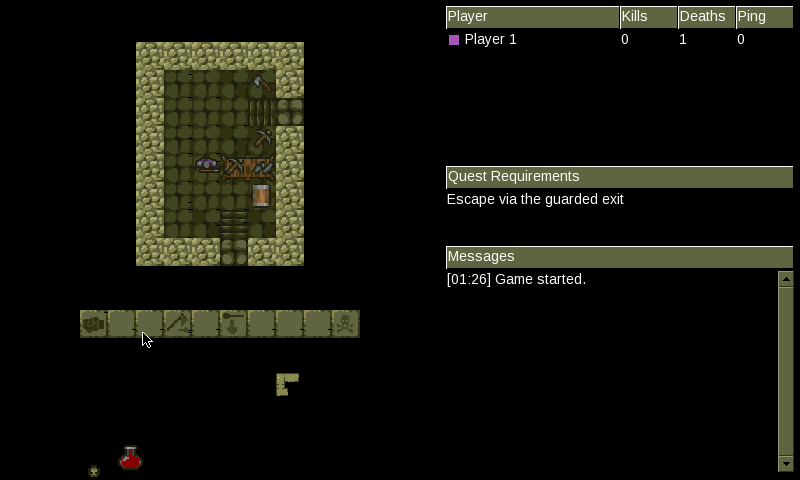
Task: Click the Quest Requirements panel header
Action: pos(619,177)
